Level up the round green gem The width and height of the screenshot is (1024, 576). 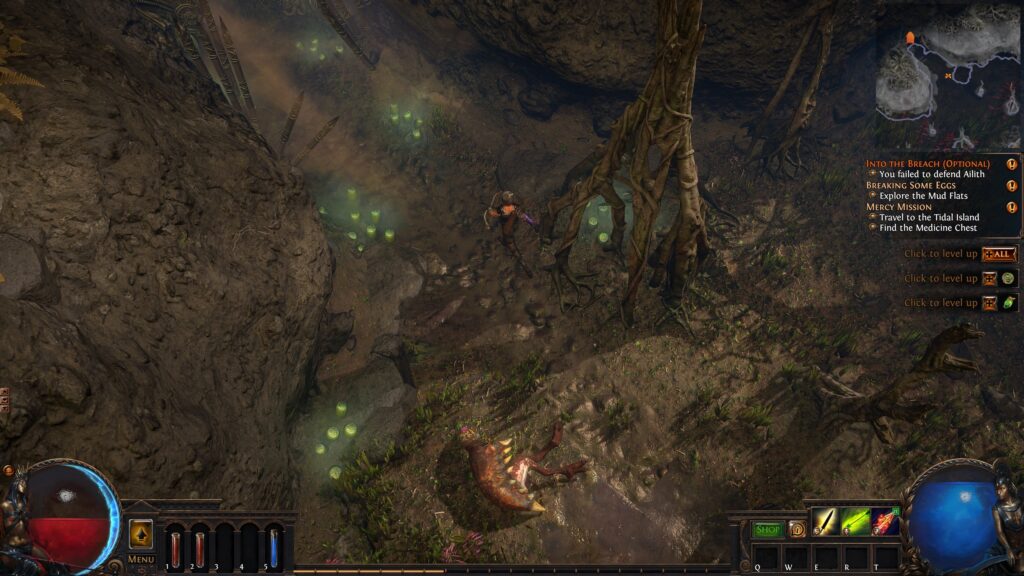[x=1008, y=278]
